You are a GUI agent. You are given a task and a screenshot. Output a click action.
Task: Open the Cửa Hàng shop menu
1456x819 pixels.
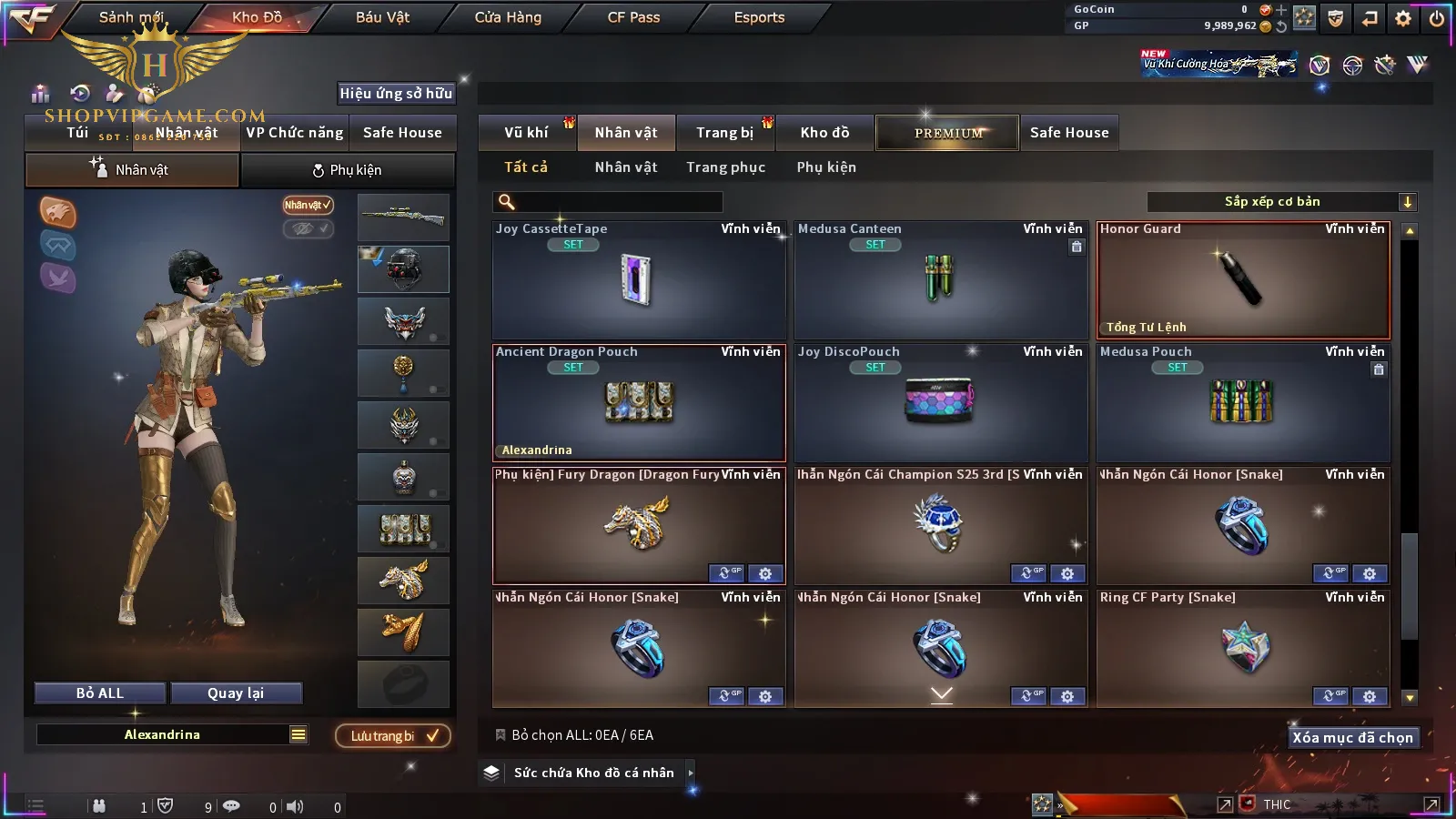(x=508, y=17)
